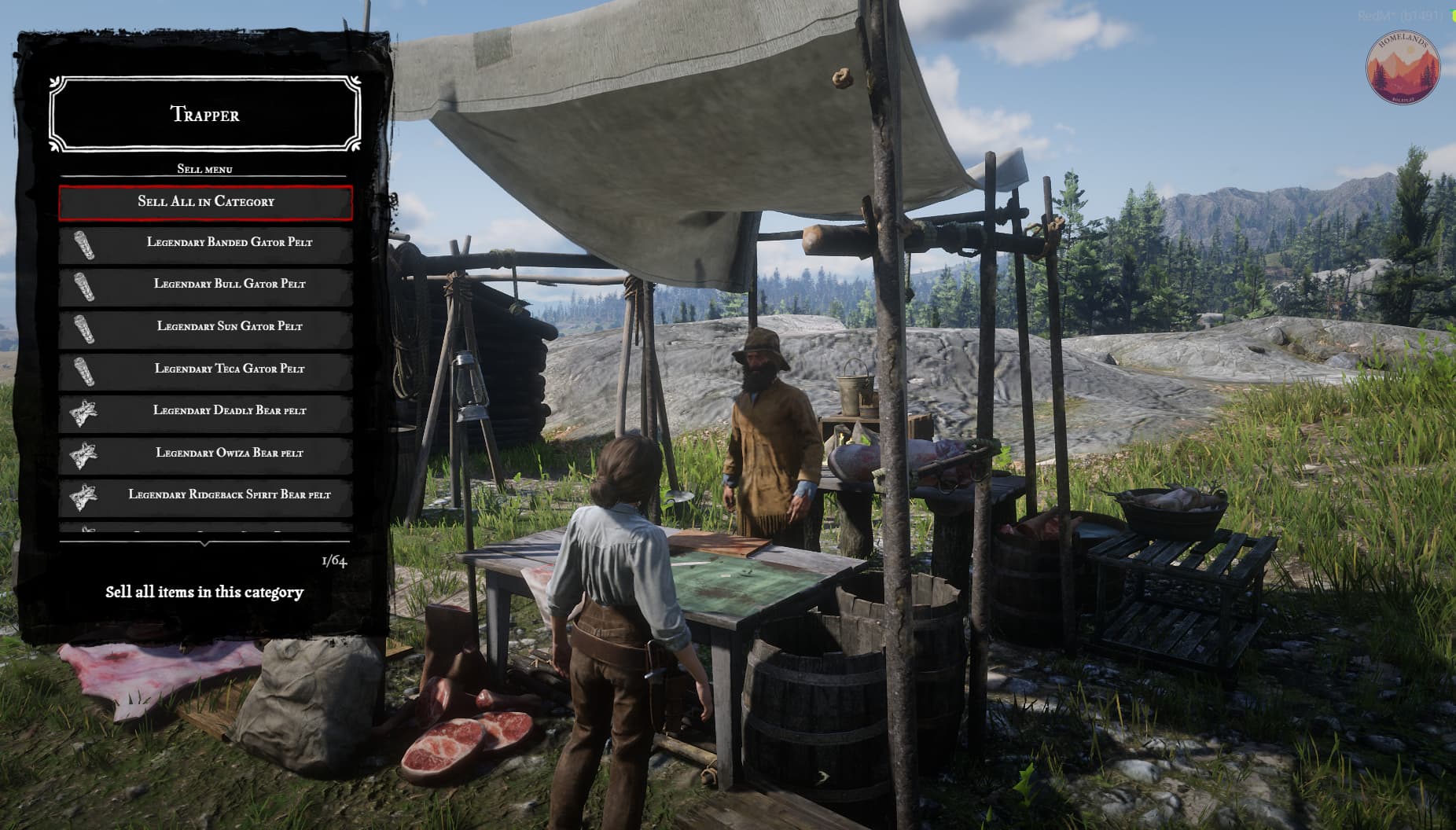Sell the Legendary Bull Gator Pelt
Screen dimensions: 1456x830
tap(205, 285)
